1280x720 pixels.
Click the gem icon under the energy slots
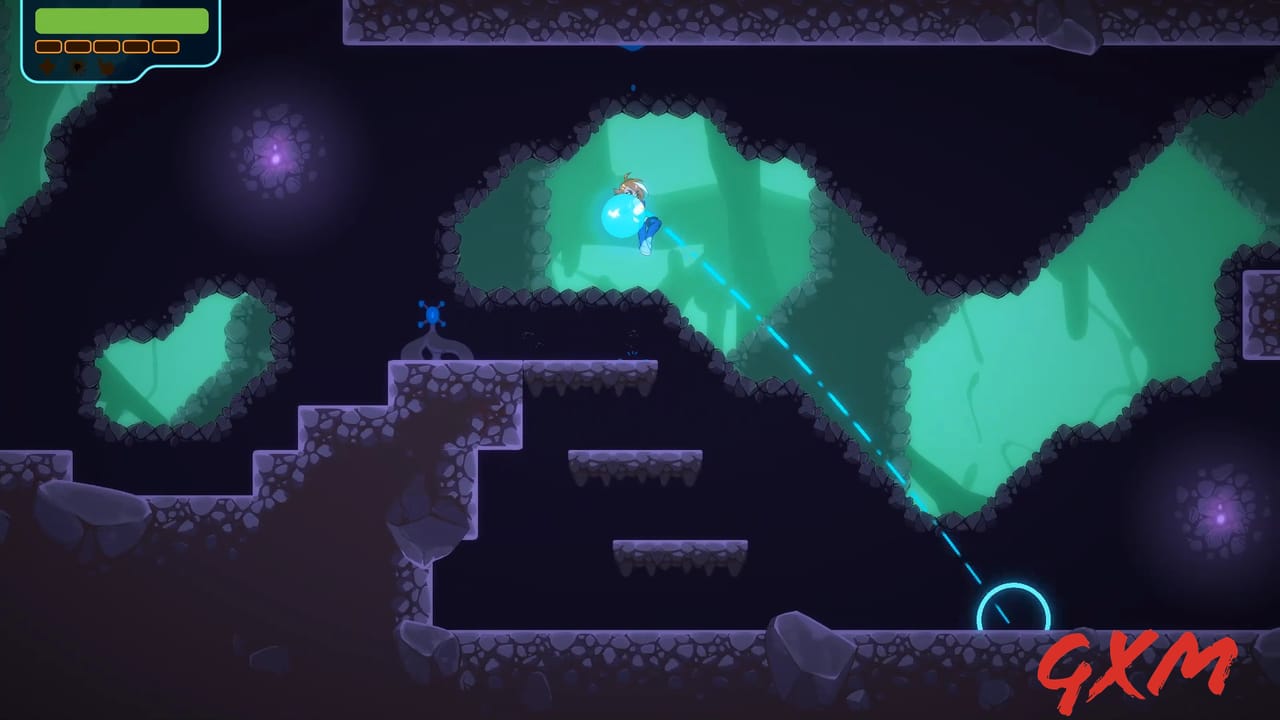[47, 66]
